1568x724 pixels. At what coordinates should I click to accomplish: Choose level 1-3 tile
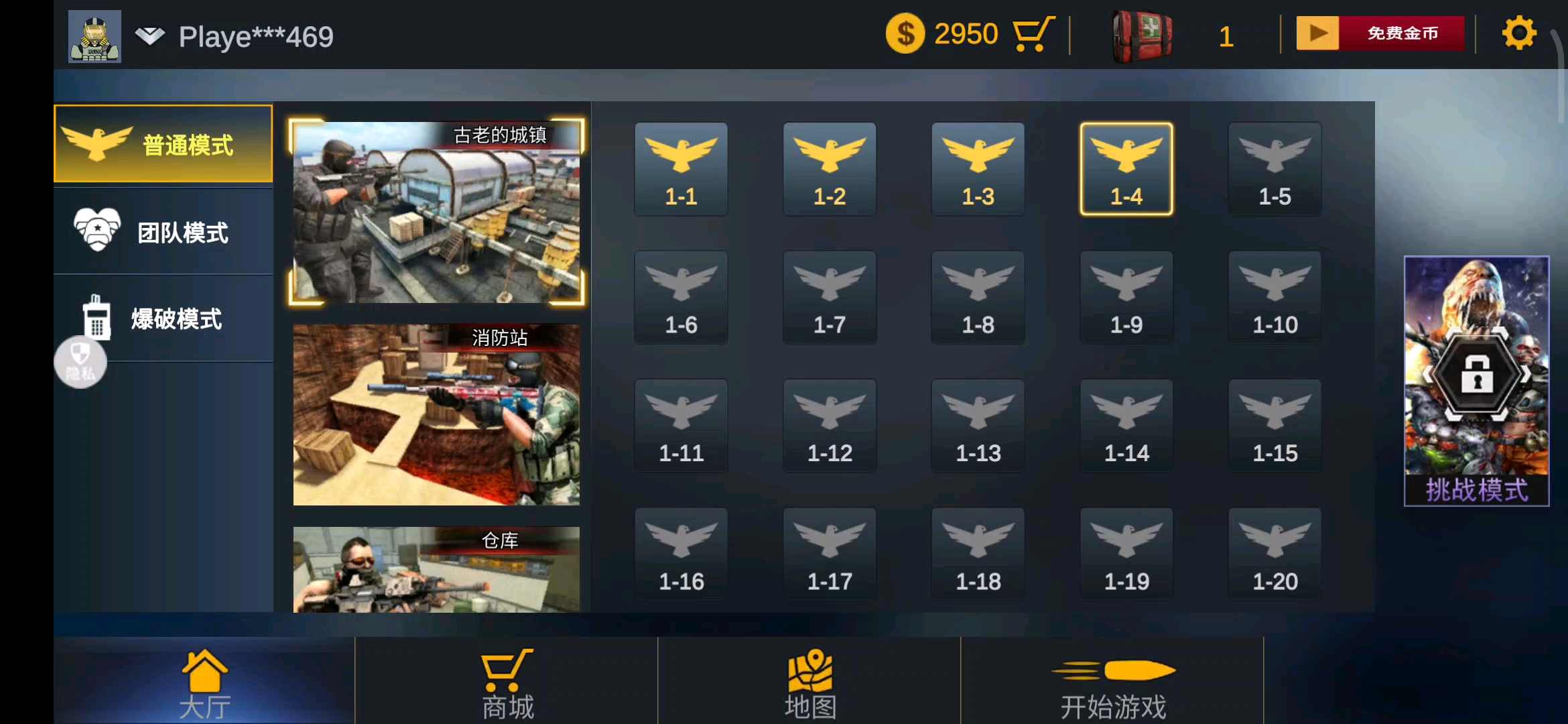[978, 169]
